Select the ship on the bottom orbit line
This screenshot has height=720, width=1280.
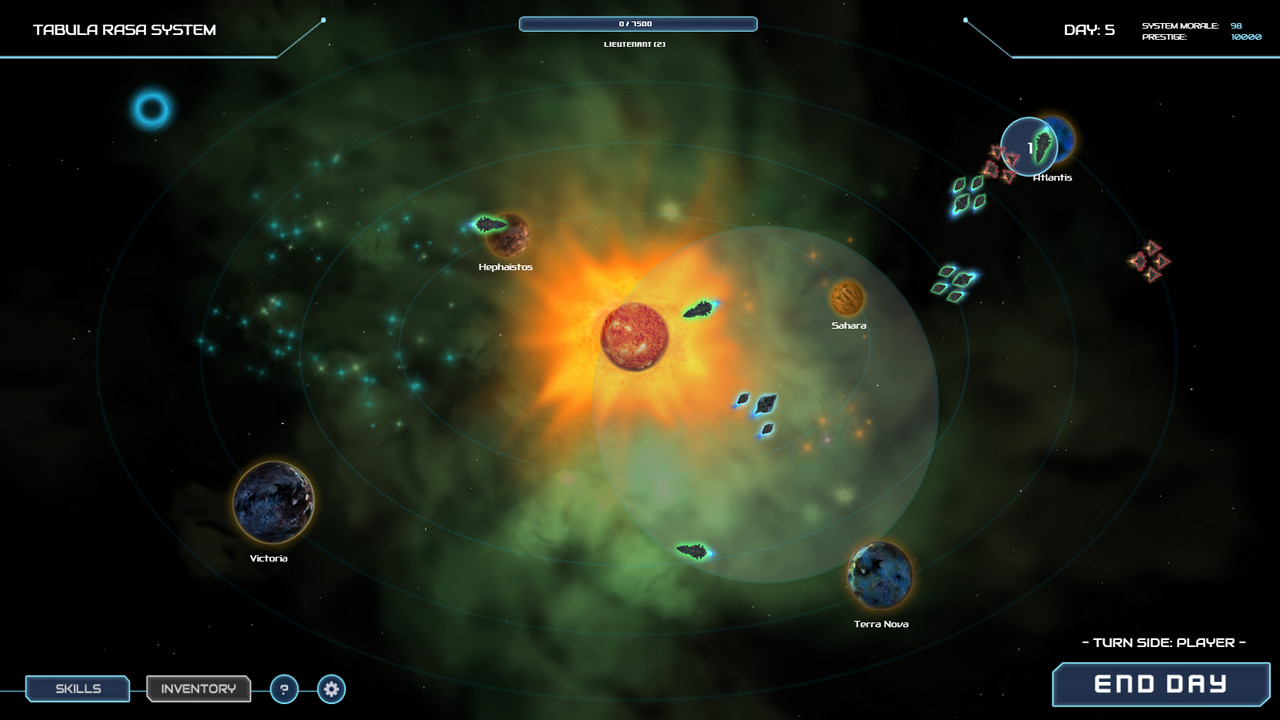tap(692, 549)
